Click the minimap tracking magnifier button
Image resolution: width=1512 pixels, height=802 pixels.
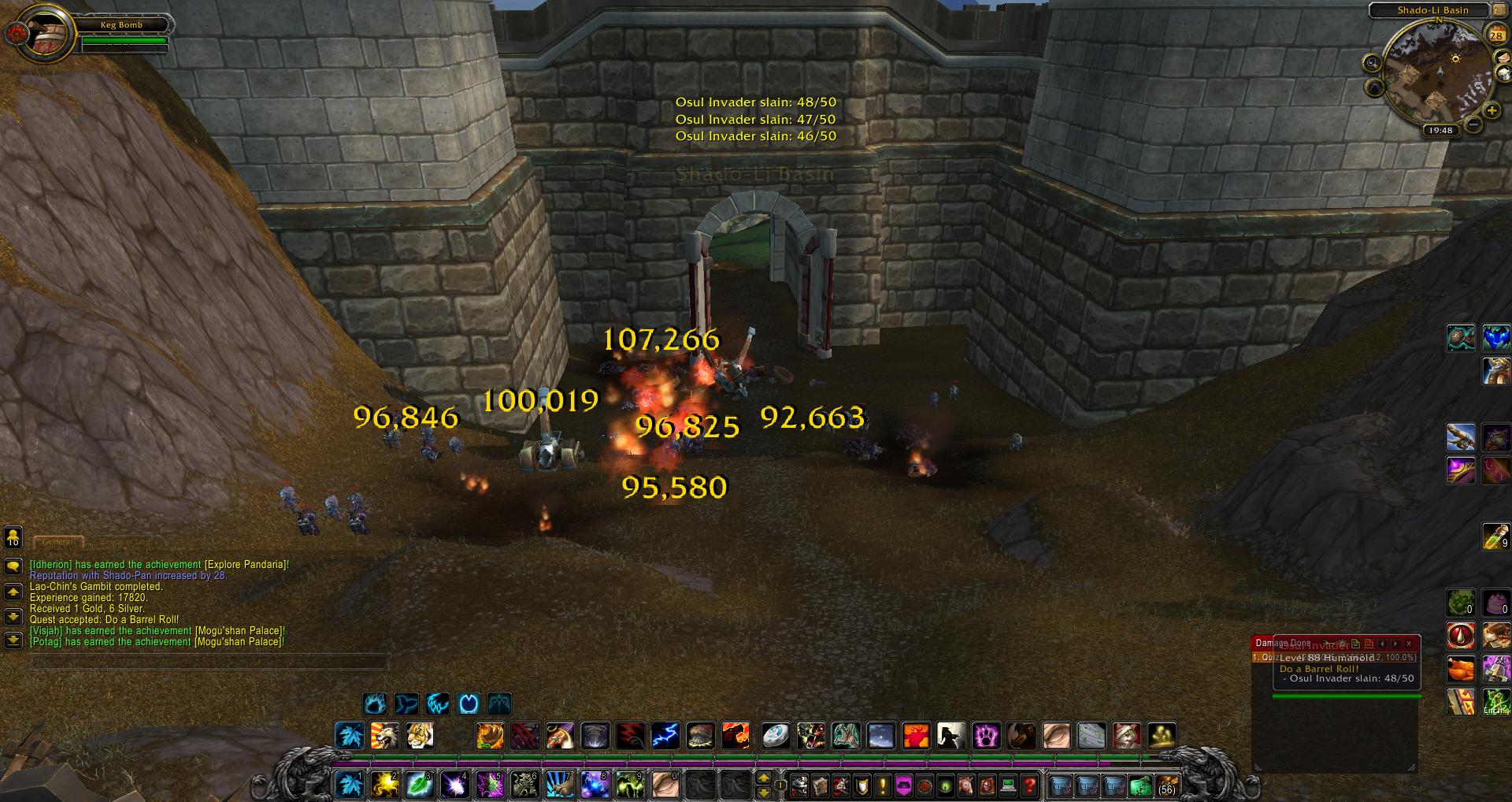[x=1372, y=63]
